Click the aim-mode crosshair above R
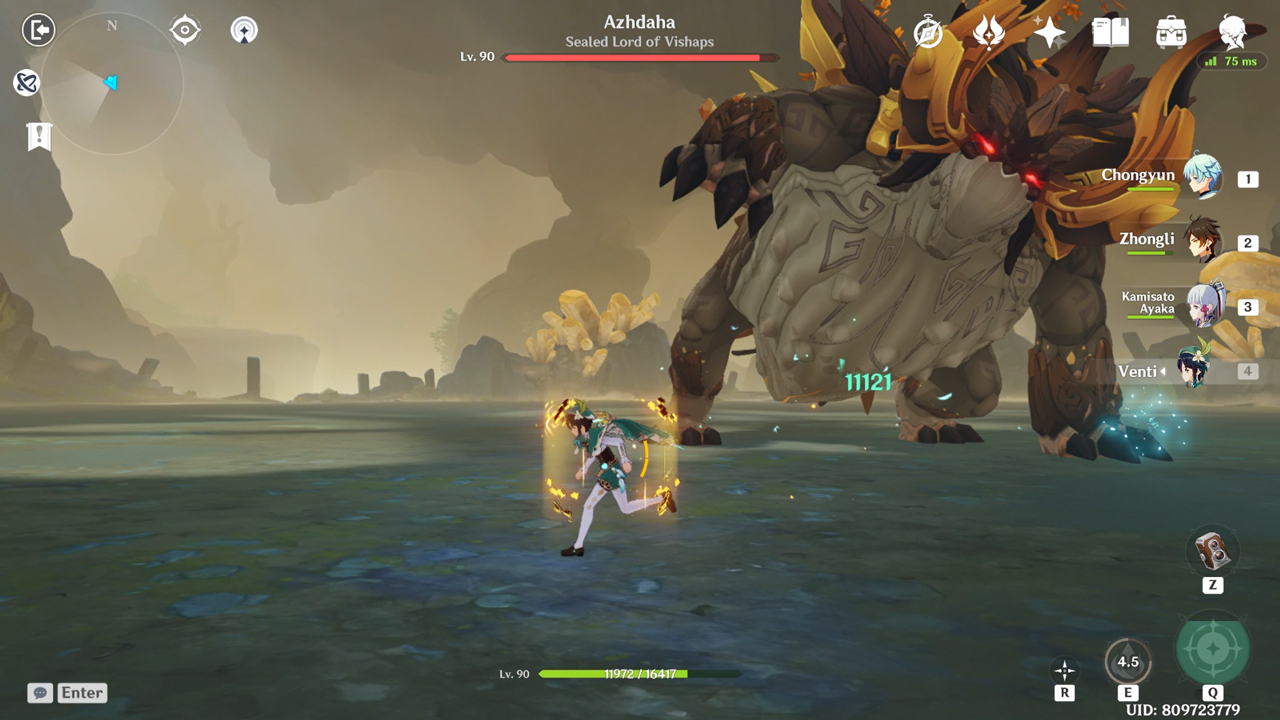 (1065, 670)
